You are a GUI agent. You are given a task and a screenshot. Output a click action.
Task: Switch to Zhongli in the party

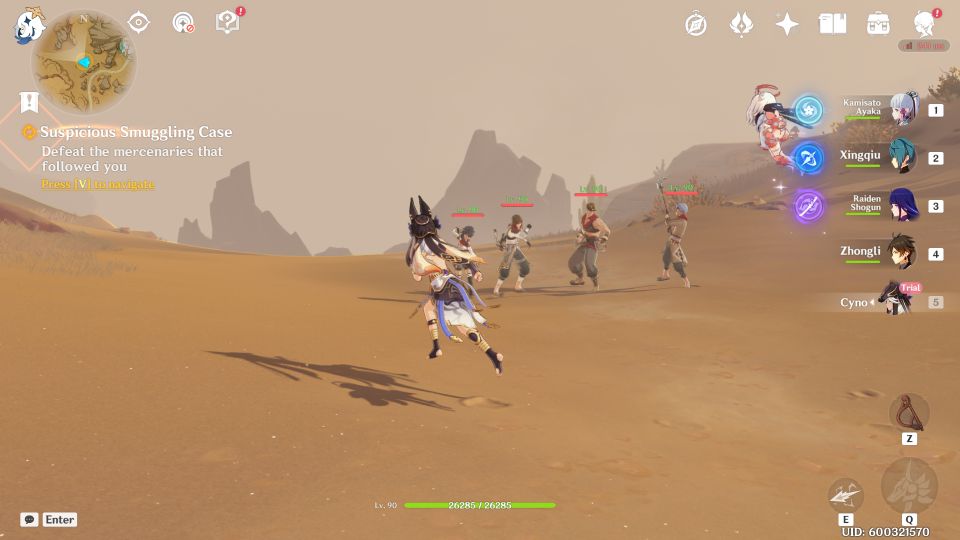click(x=903, y=253)
